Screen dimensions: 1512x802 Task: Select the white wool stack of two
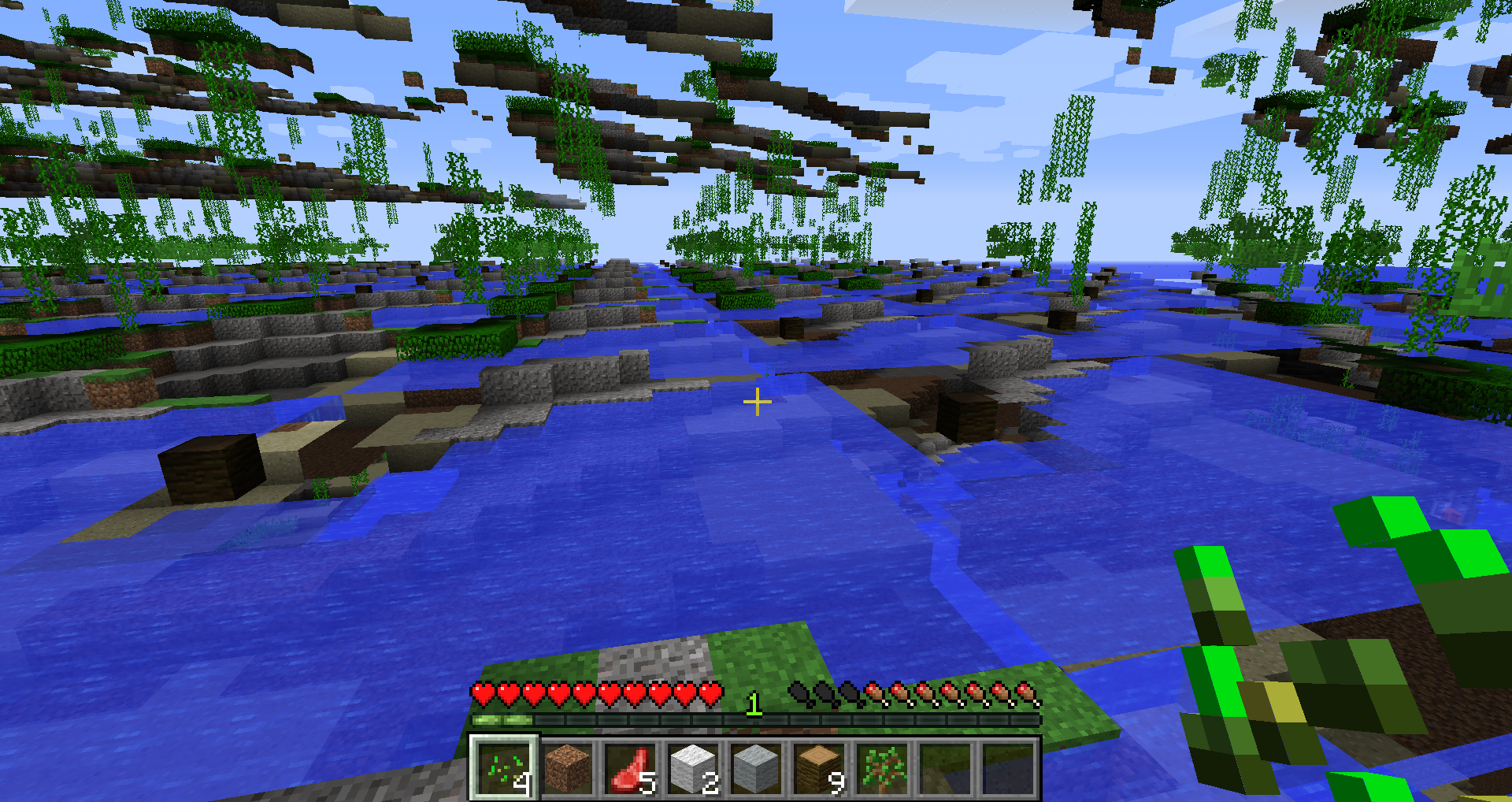[x=693, y=768]
